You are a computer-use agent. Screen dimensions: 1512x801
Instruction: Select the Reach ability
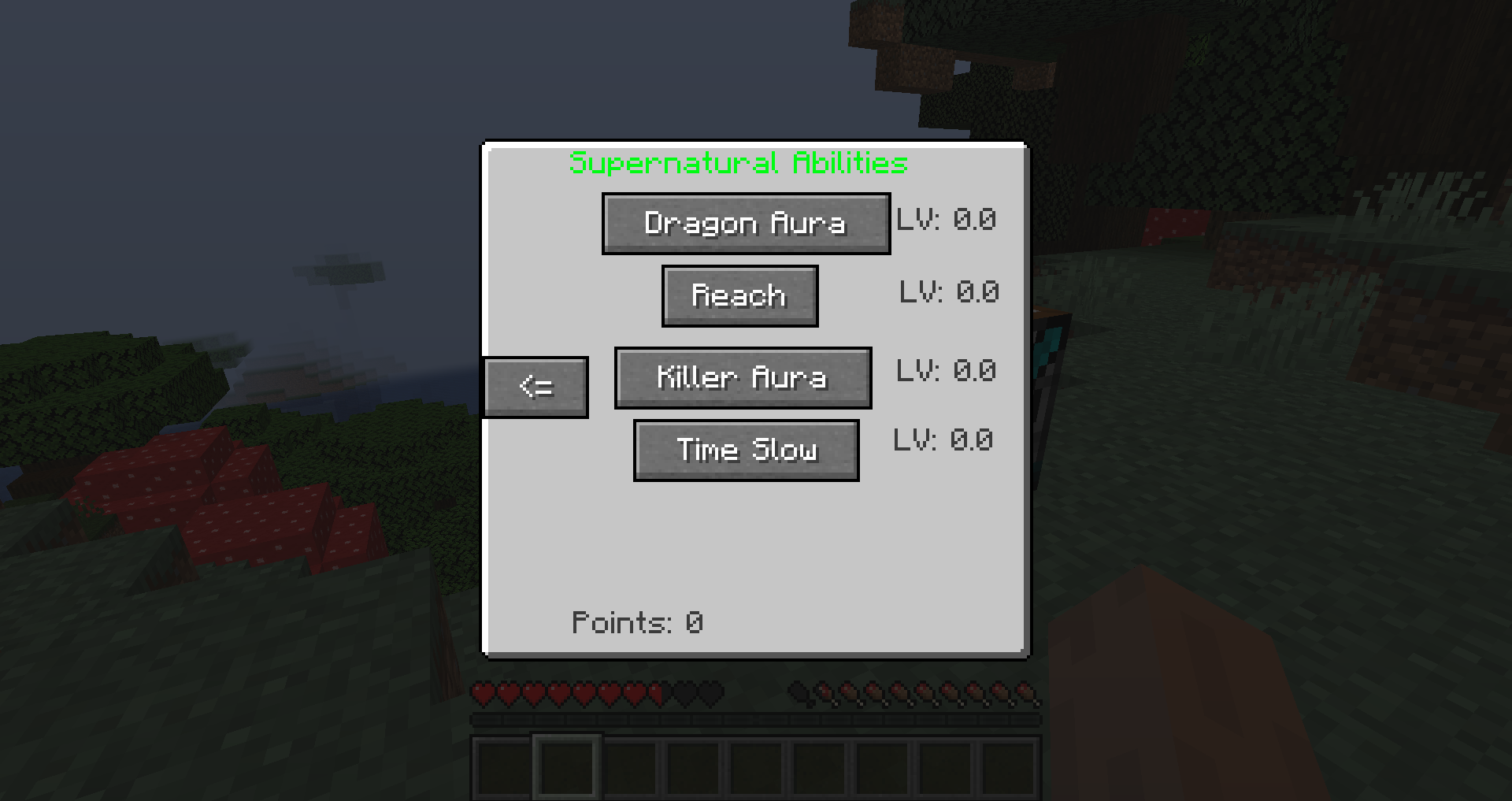tap(739, 295)
